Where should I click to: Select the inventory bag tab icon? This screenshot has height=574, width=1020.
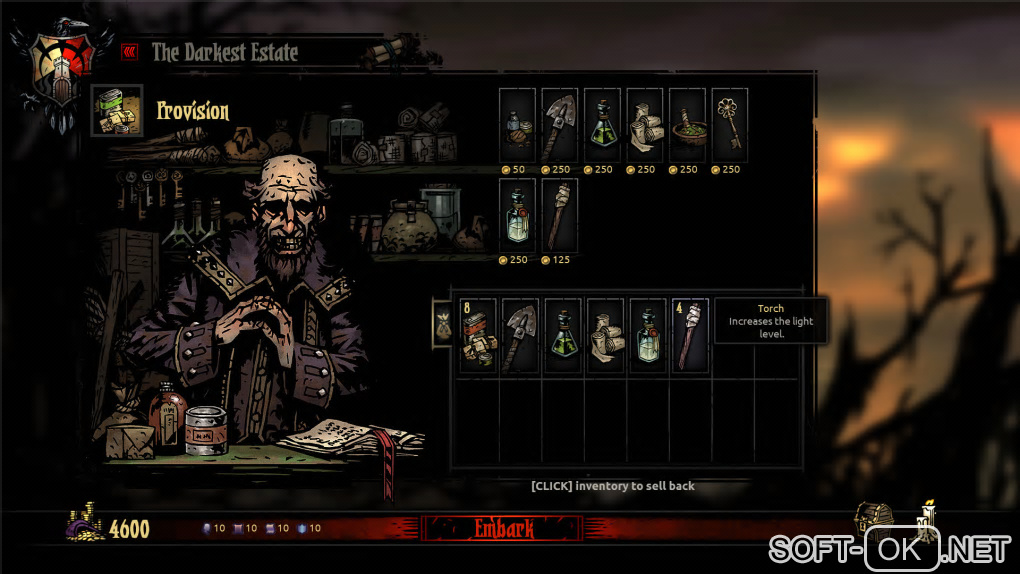click(x=442, y=324)
